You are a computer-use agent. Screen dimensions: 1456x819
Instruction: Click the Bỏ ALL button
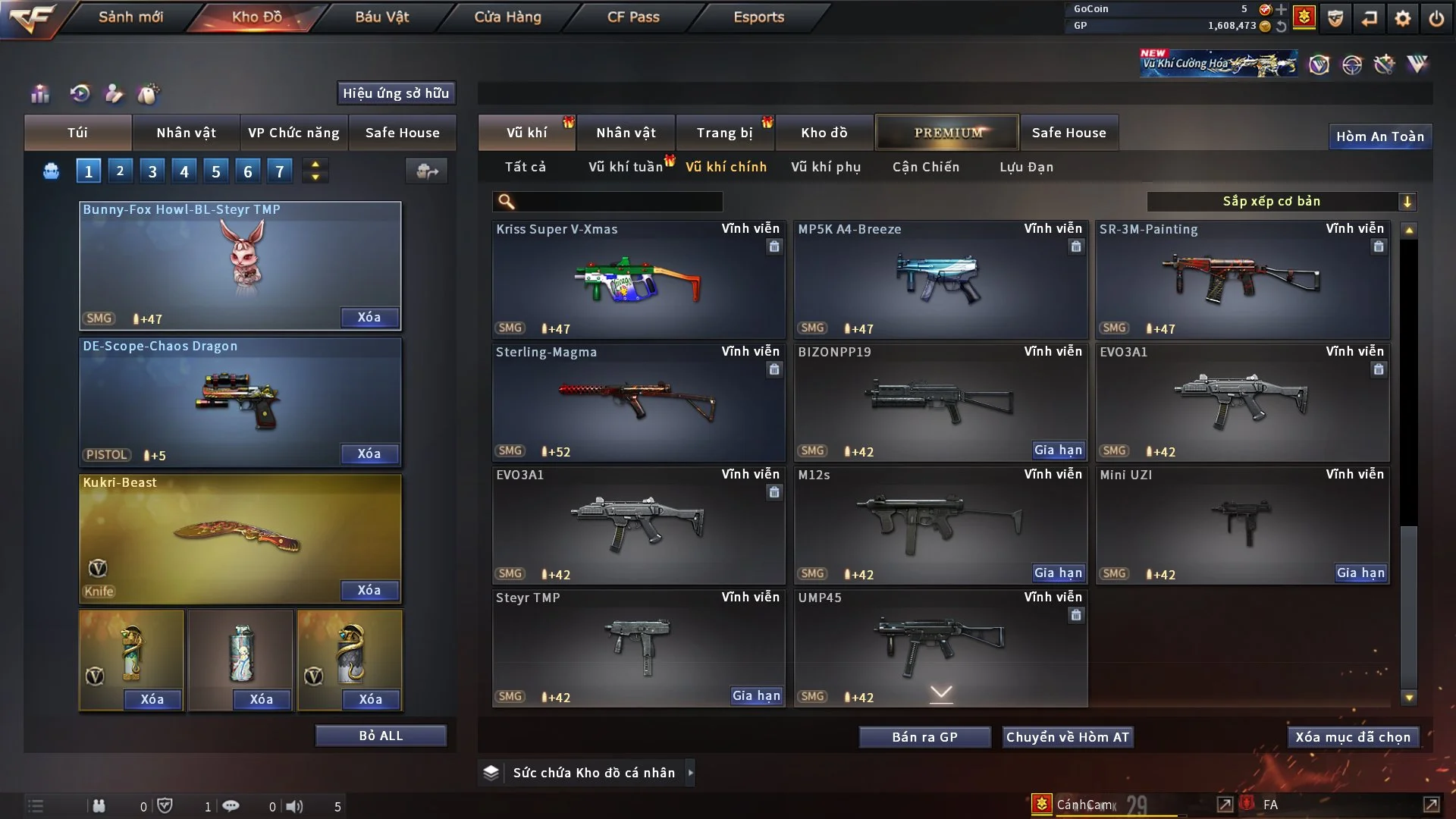tap(381, 736)
